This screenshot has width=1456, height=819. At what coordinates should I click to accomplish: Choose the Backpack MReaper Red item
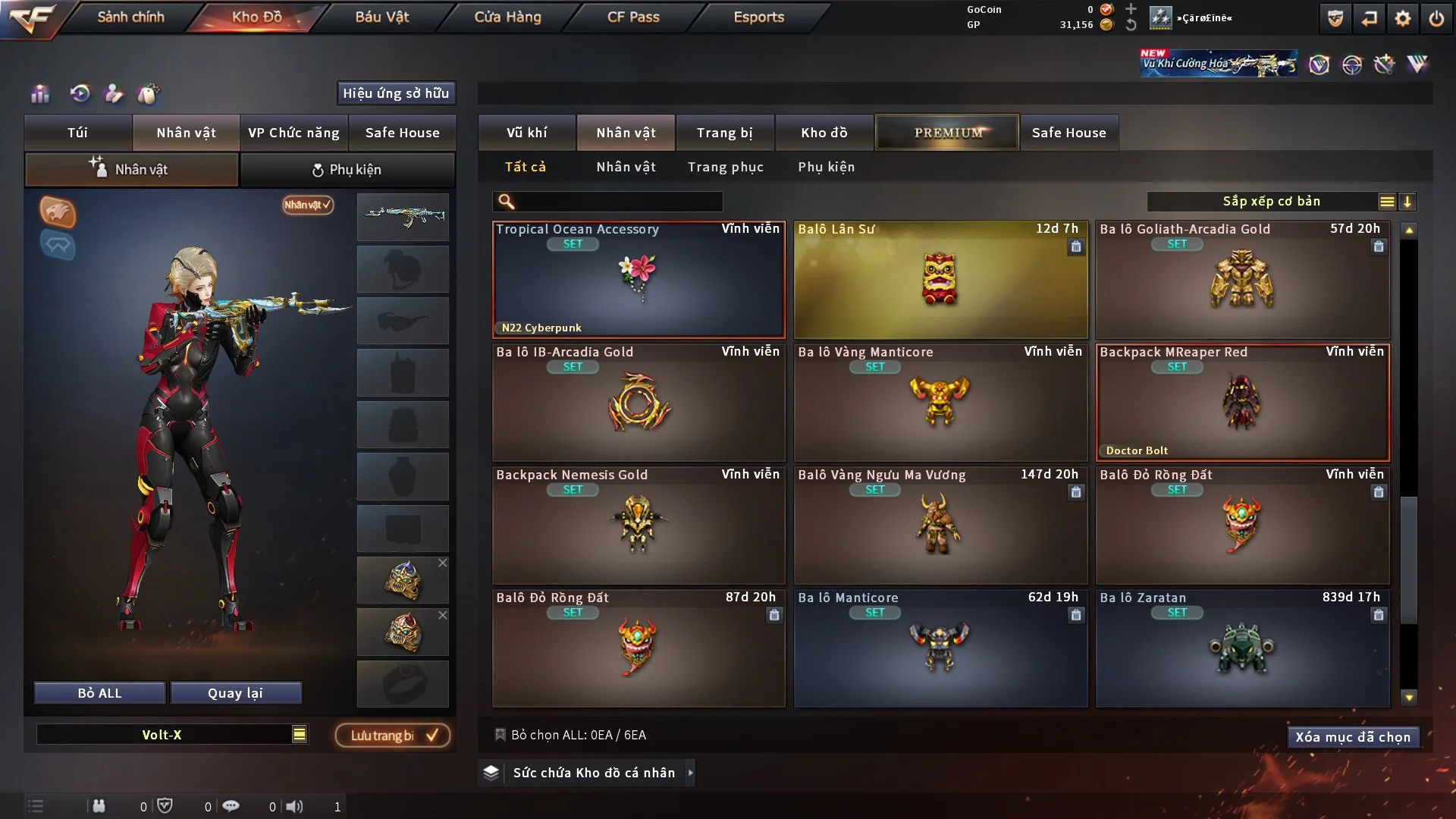1242,403
